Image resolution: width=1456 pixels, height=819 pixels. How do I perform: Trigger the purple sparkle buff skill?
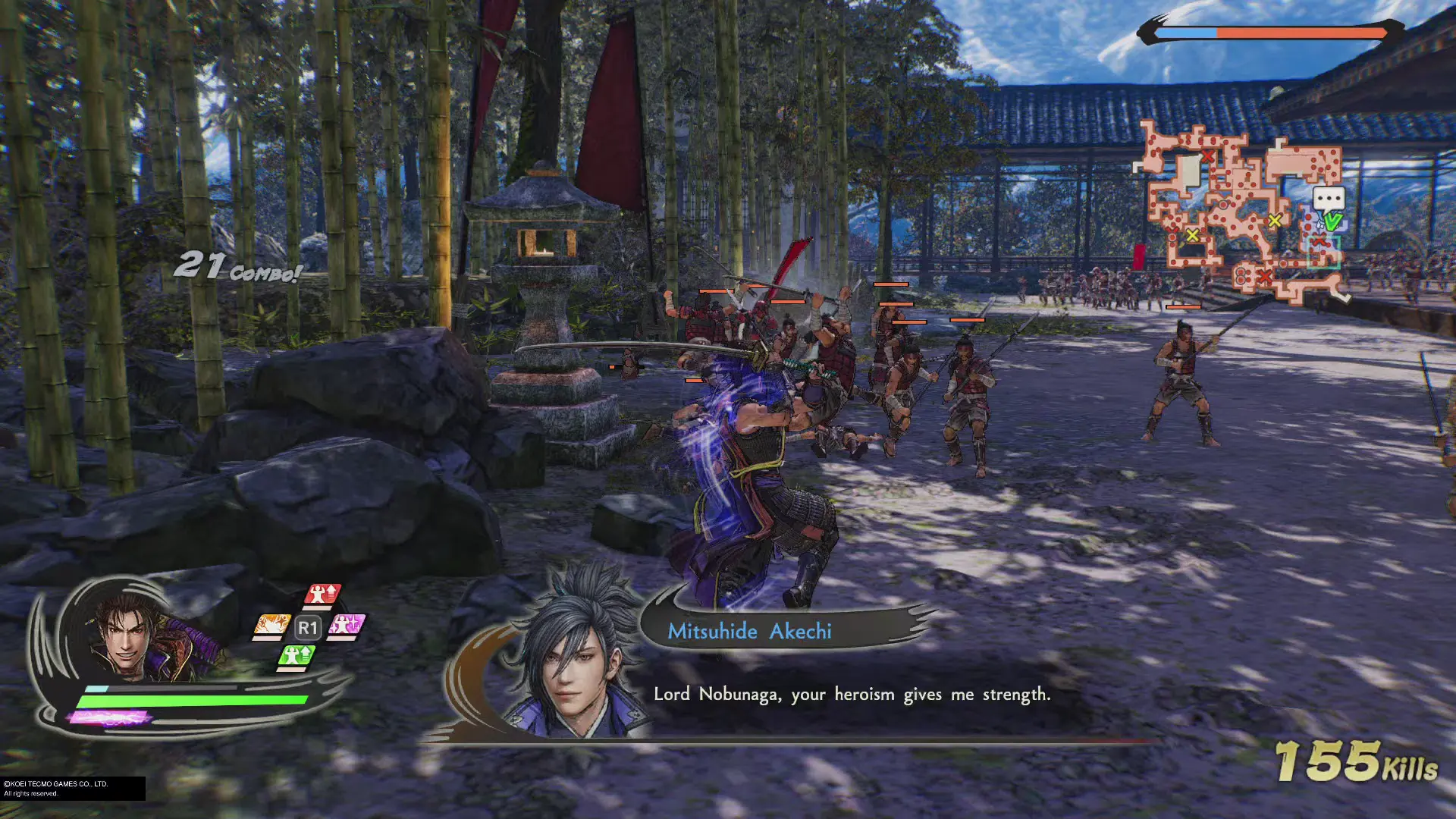pyautogui.click(x=347, y=626)
